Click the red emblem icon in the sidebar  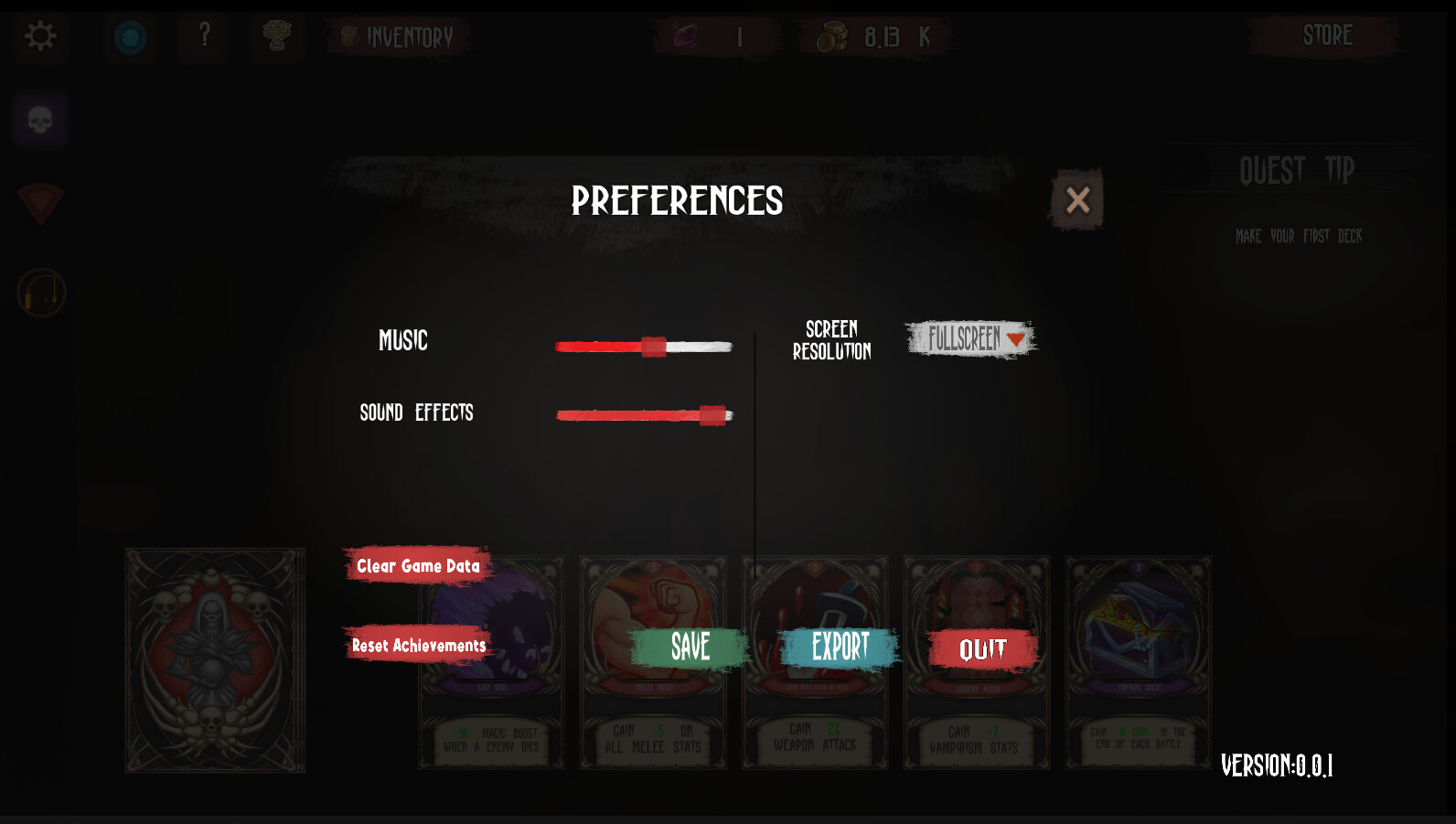tap(38, 203)
